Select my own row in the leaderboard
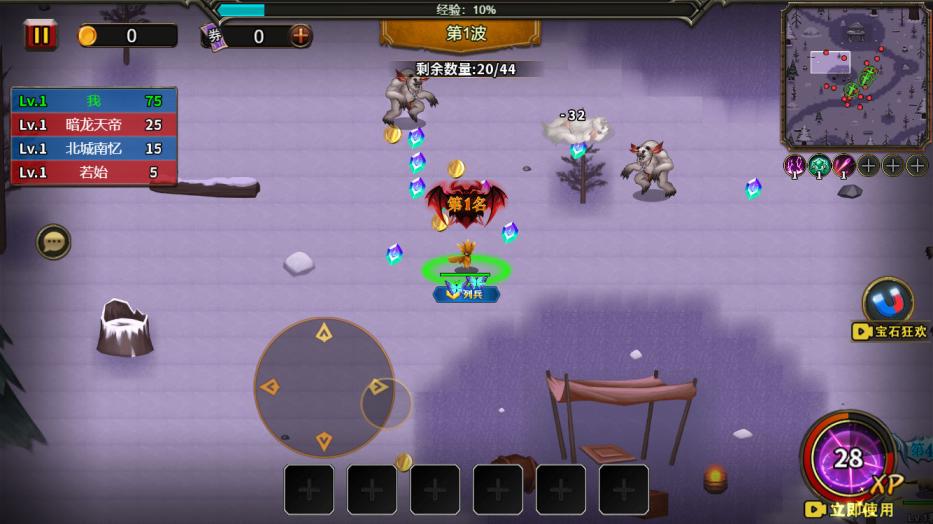Image resolution: width=933 pixels, height=524 pixels. point(94,101)
